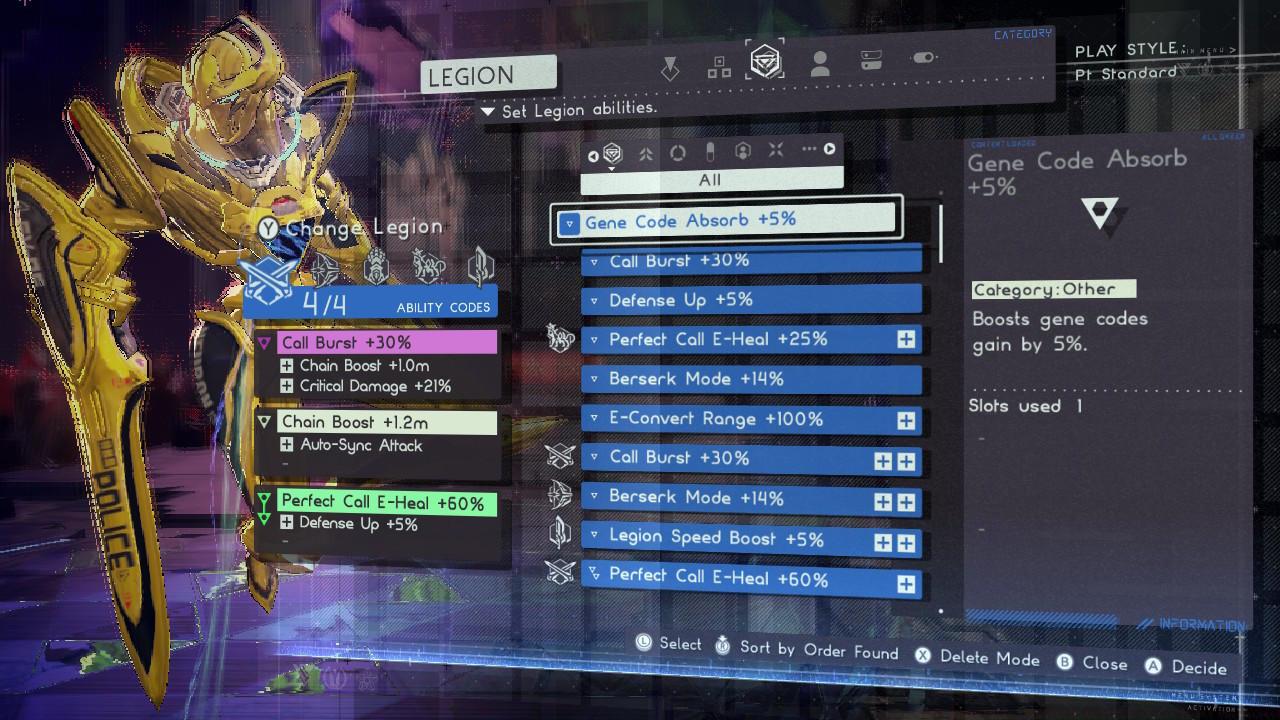Click the plus slot on Perfect Call E-Heal +25%
Viewport: 1280px width, 720px height.
906,339
